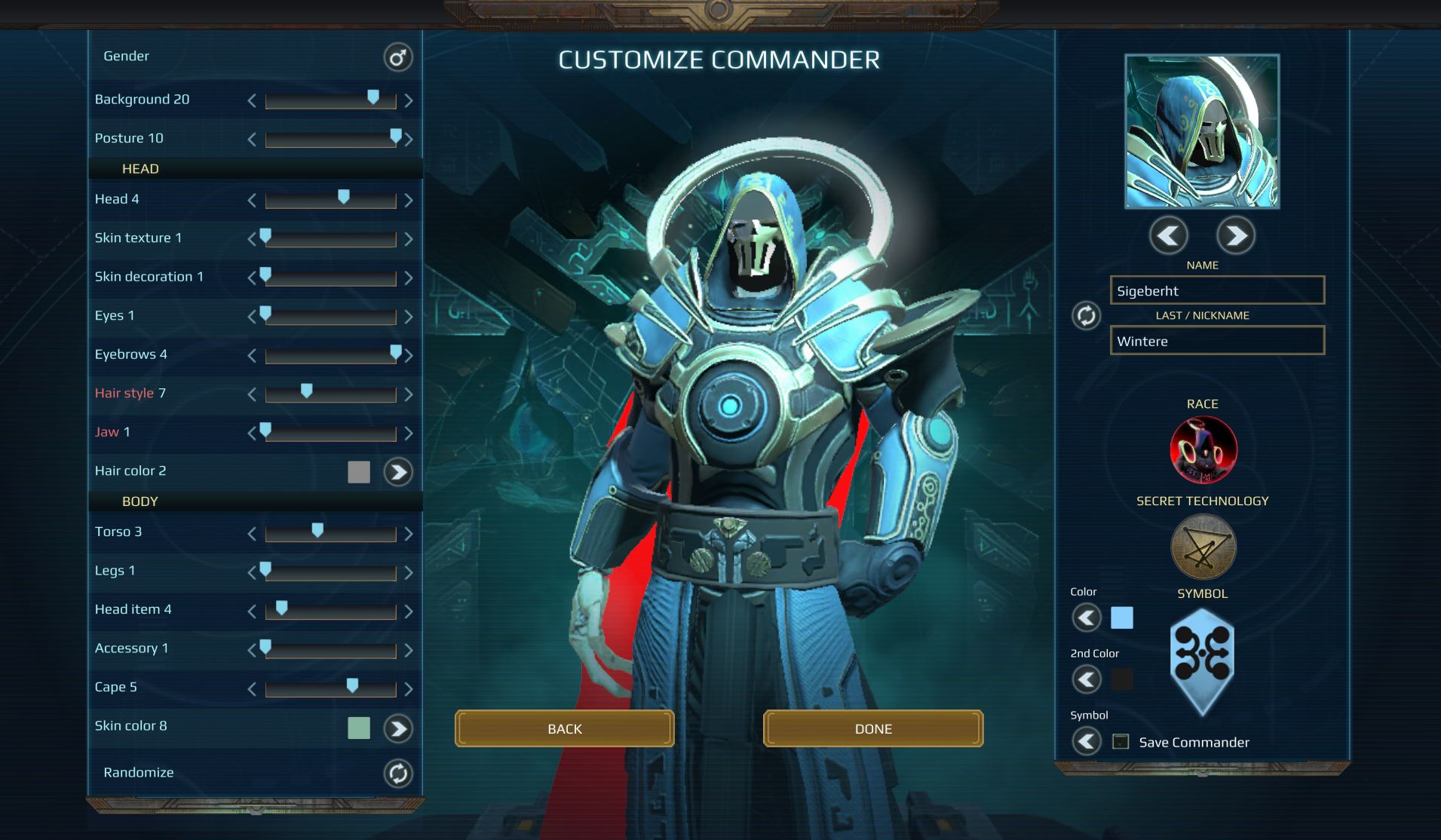Click right chevron on Head 4 slider
Viewport: 1441px width, 840px height.
tap(410, 199)
